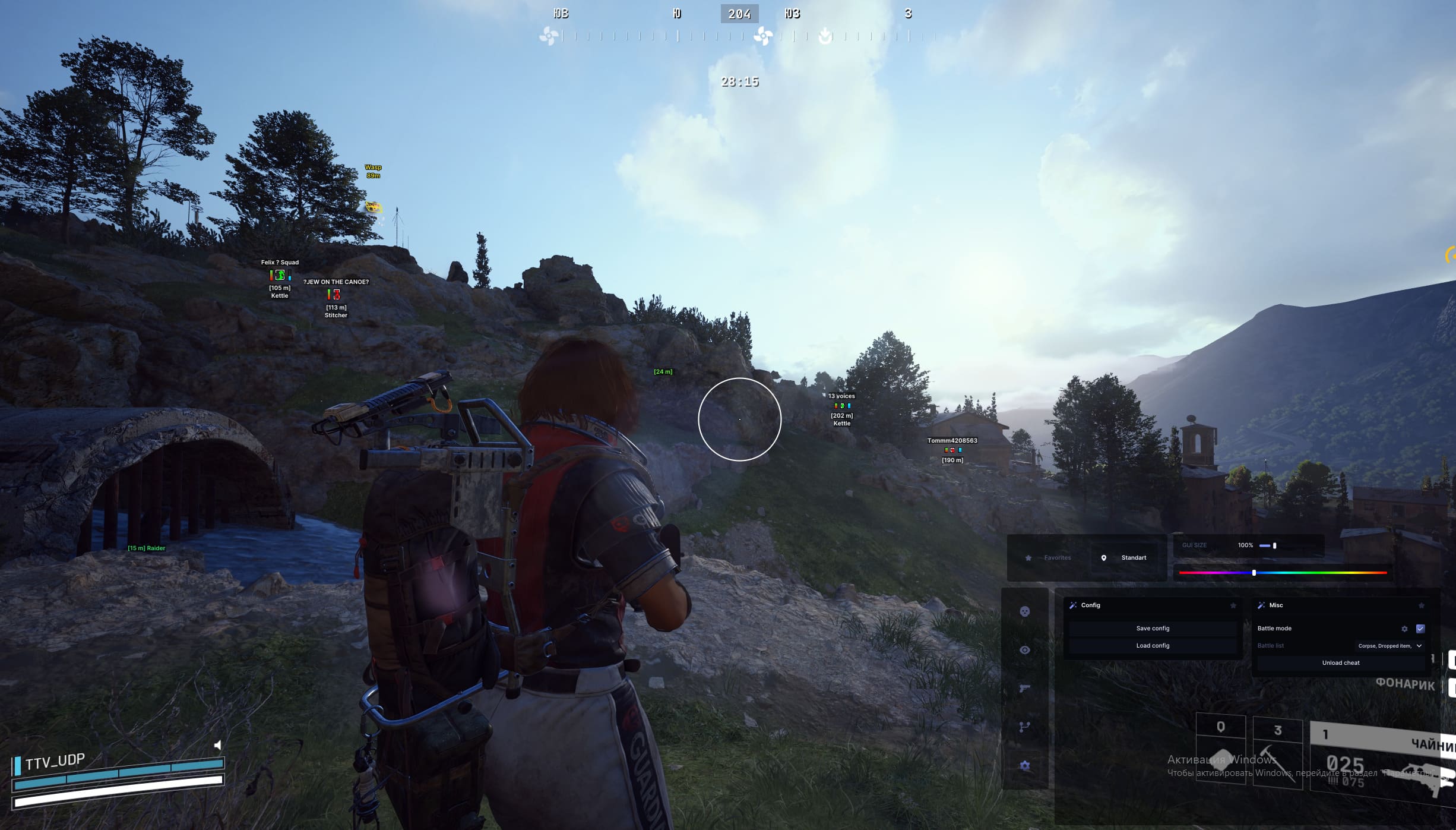This screenshot has height=830, width=1456.
Task: Click the Save config button
Action: tap(1152, 628)
